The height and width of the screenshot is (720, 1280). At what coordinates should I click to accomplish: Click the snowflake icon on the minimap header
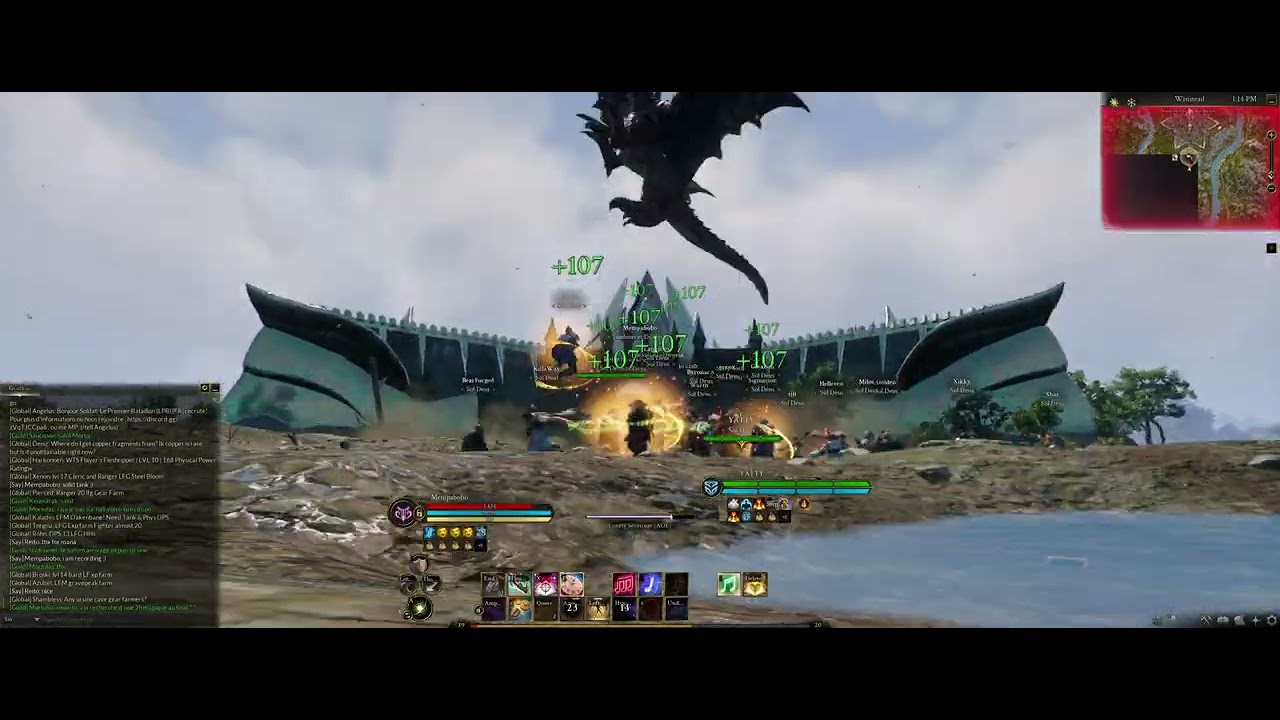pyautogui.click(x=1131, y=100)
